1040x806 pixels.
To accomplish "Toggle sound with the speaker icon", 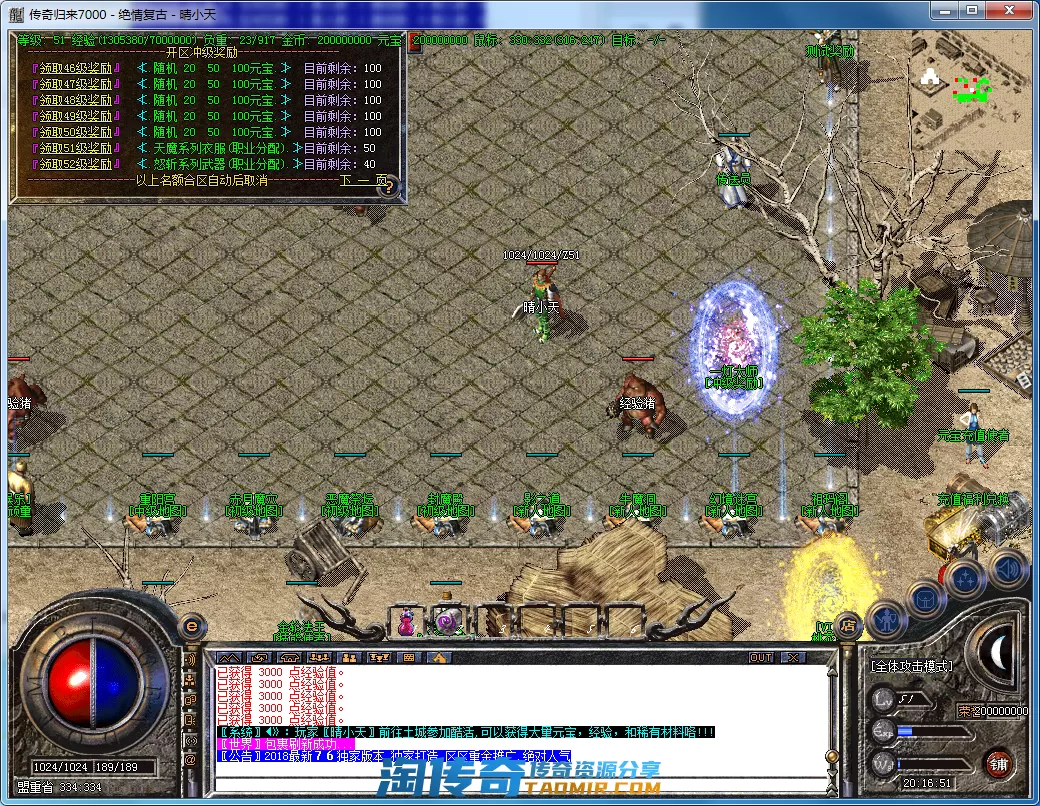I will pyautogui.click(x=1007, y=568).
